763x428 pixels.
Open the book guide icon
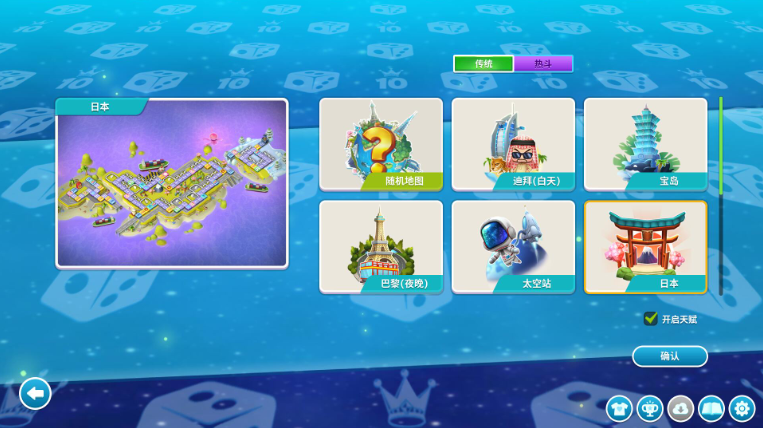tap(711, 408)
